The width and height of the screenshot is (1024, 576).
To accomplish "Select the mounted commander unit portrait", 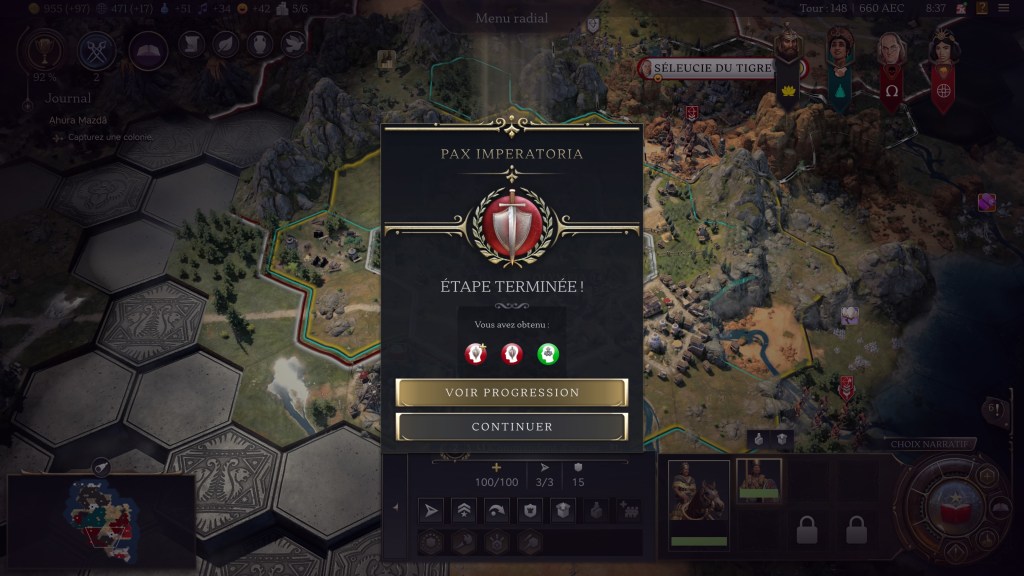I will 698,494.
